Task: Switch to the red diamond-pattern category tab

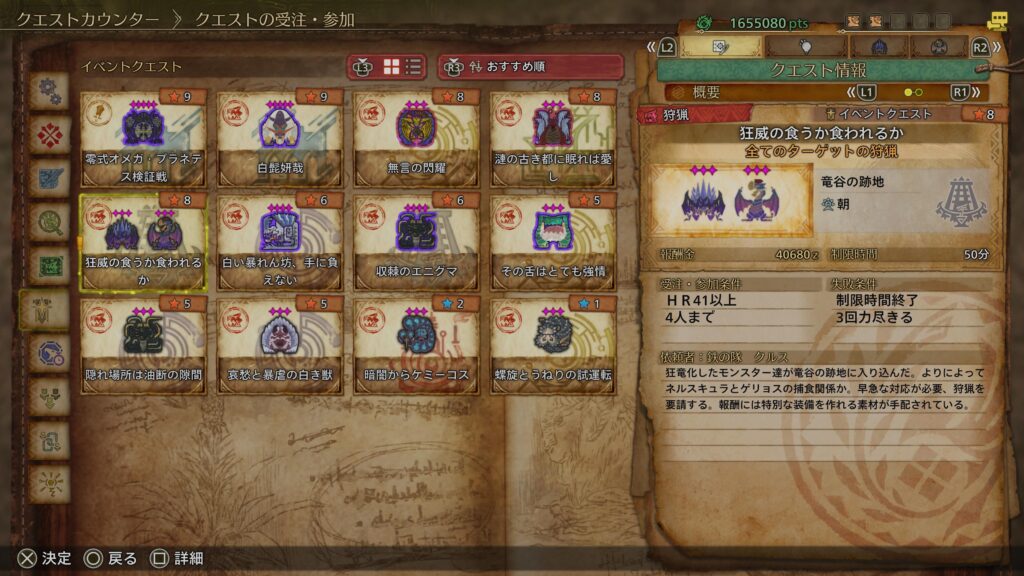Action: [x=48, y=135]
